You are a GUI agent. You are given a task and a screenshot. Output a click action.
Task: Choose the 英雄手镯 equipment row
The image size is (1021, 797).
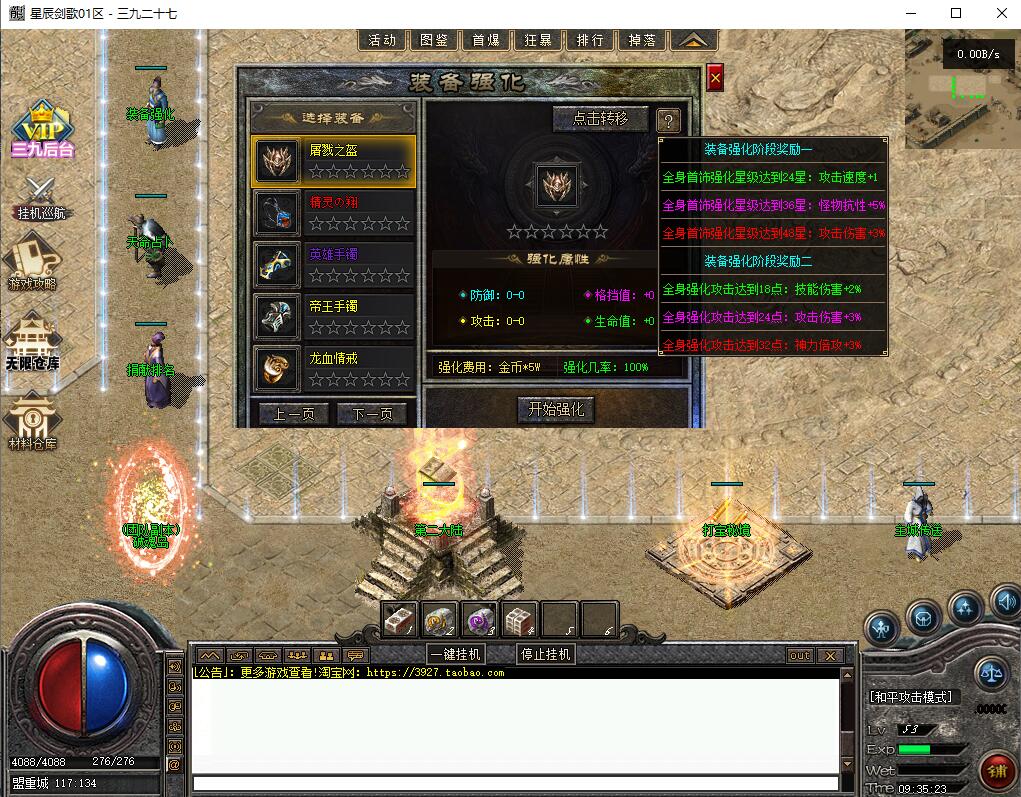332,264
